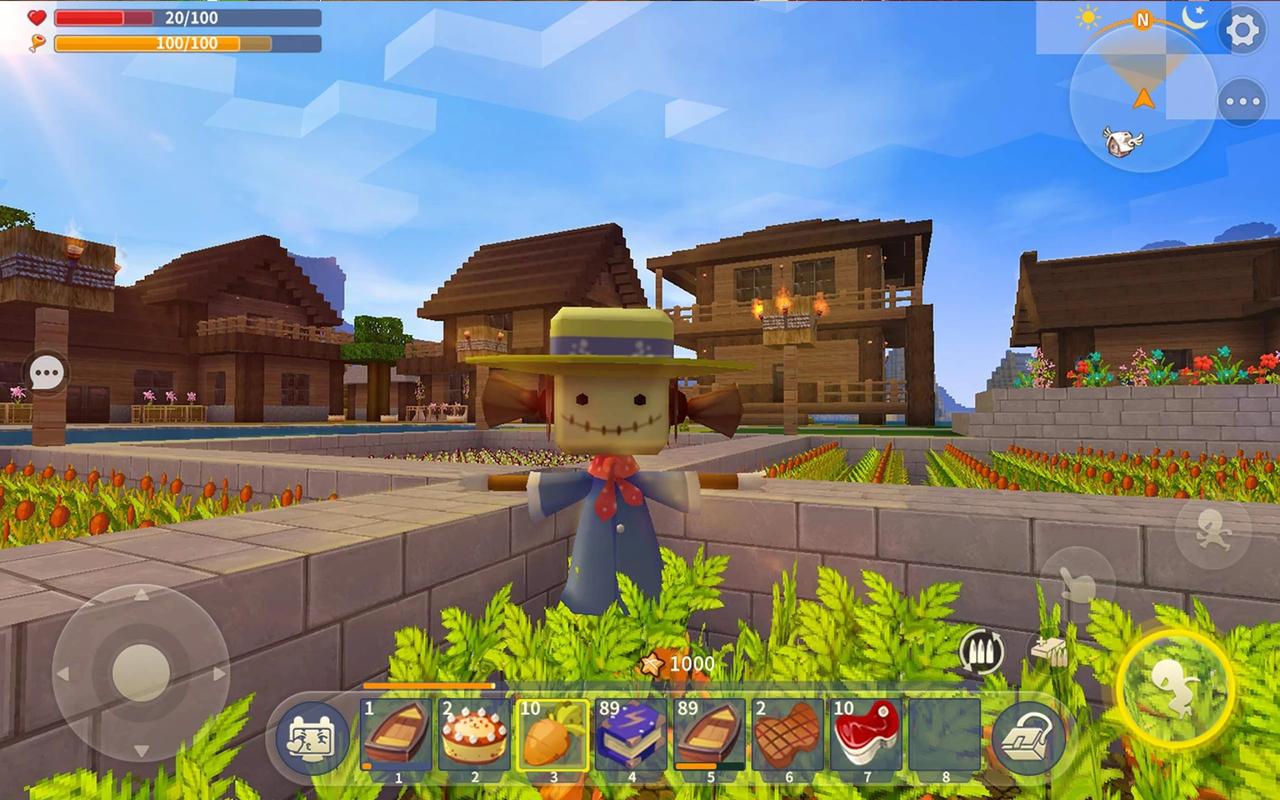Choose the raw meat in slot 7
The width and height of the screenshot is (1280, 800).
pyautogui.click(x=865, y=735)
